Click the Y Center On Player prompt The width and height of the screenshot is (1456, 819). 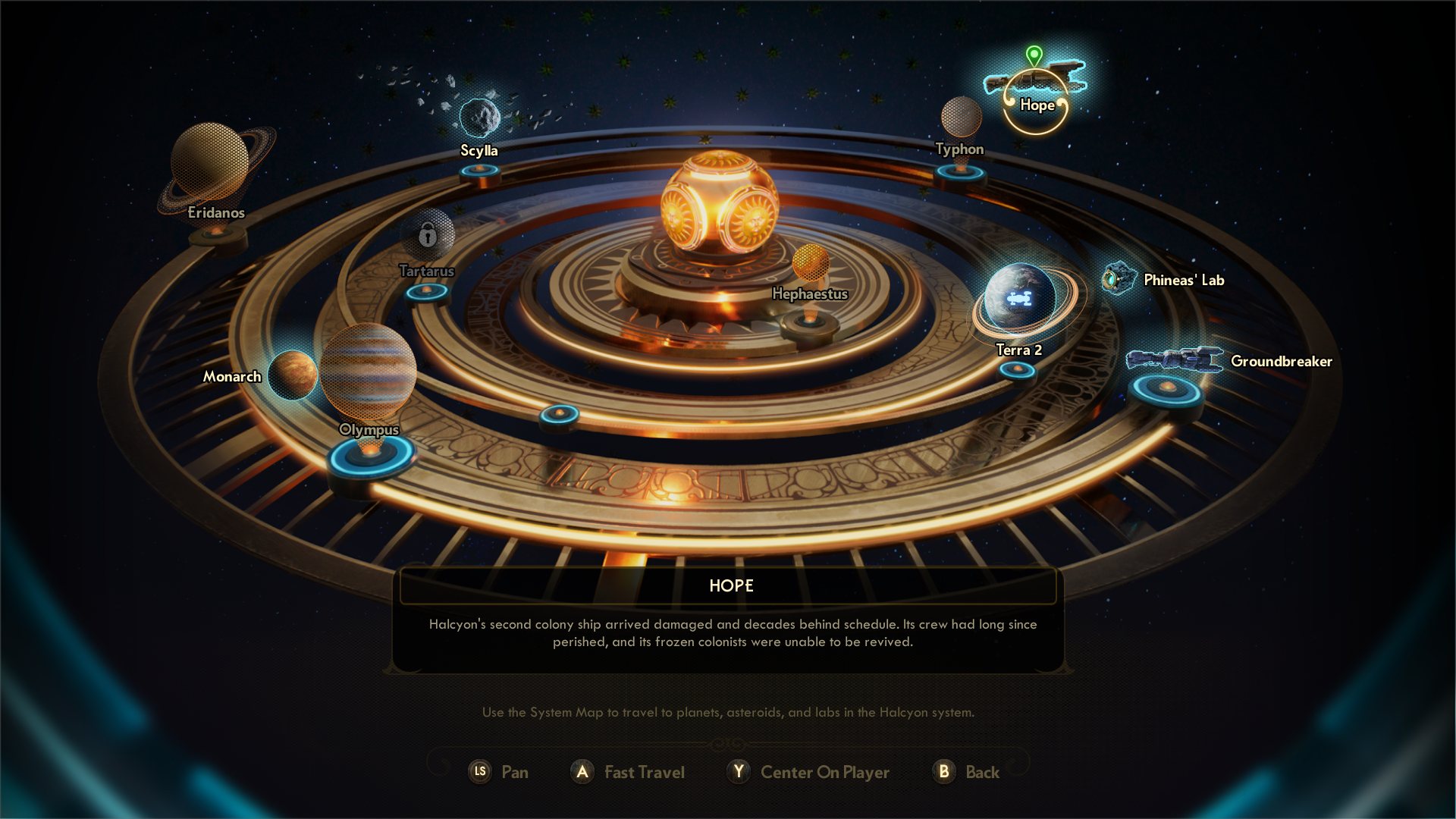(808, 772)
